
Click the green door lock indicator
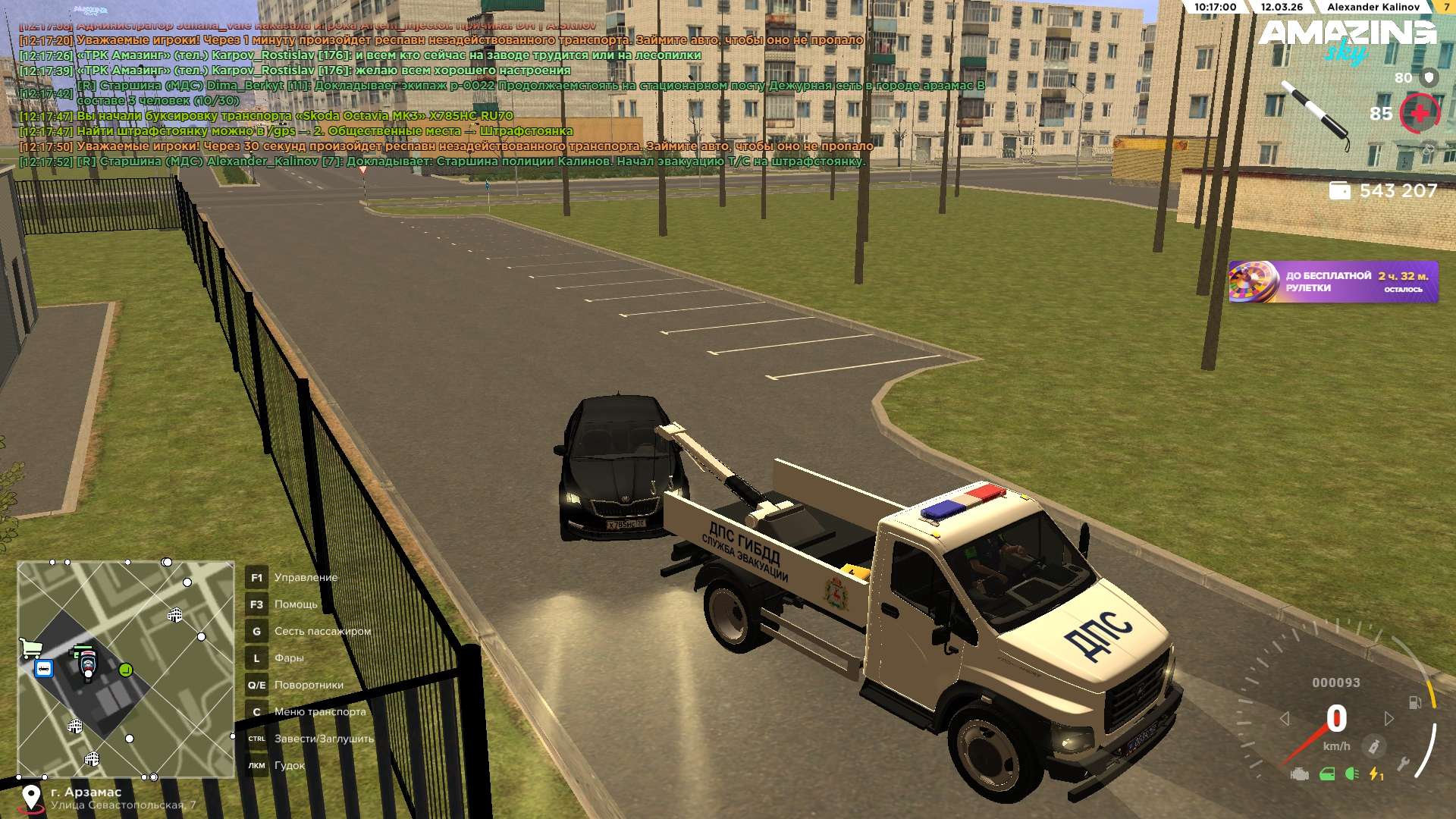coord(1327,774)
